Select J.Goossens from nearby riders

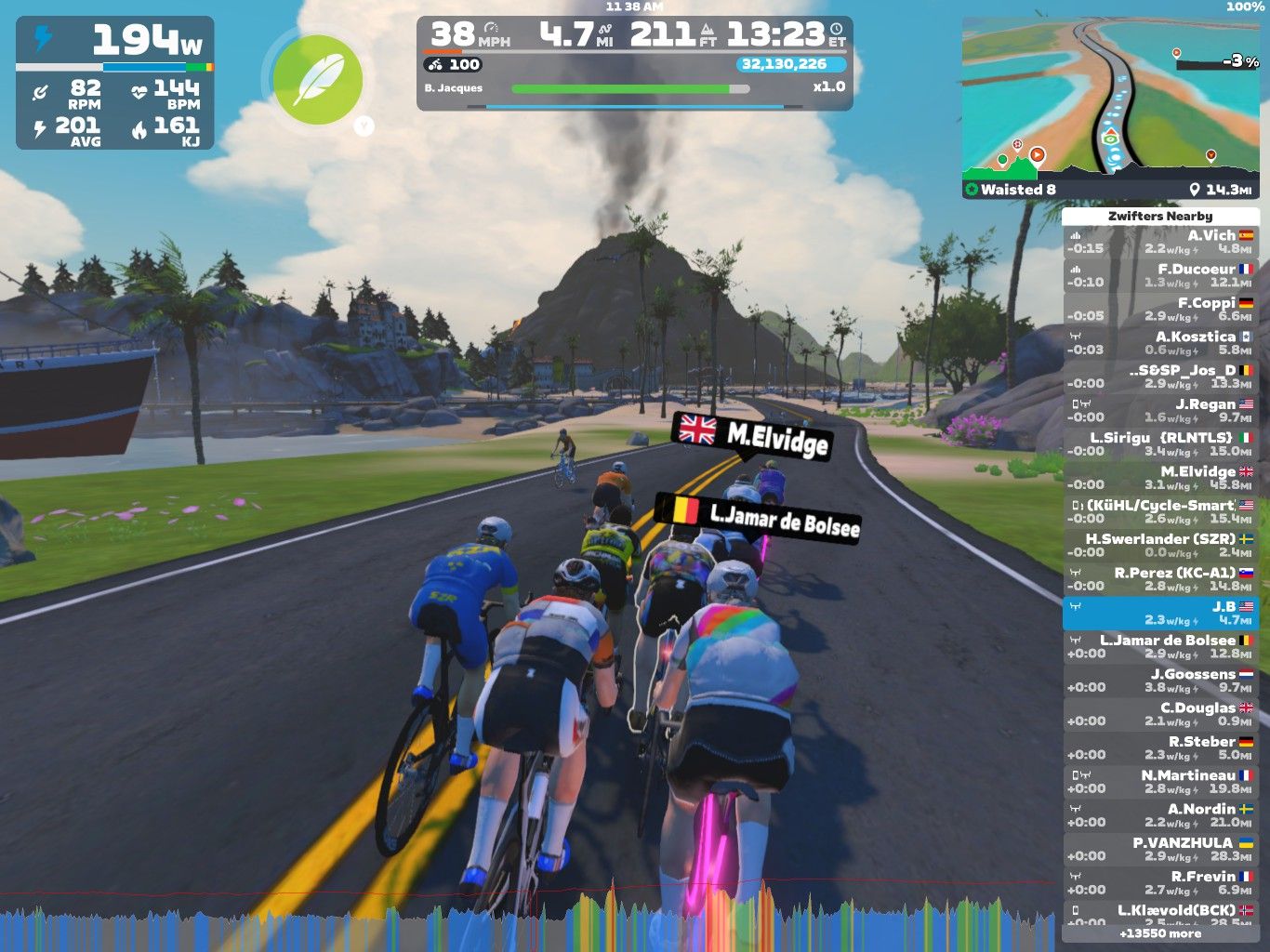click(x=1160, y=681)
